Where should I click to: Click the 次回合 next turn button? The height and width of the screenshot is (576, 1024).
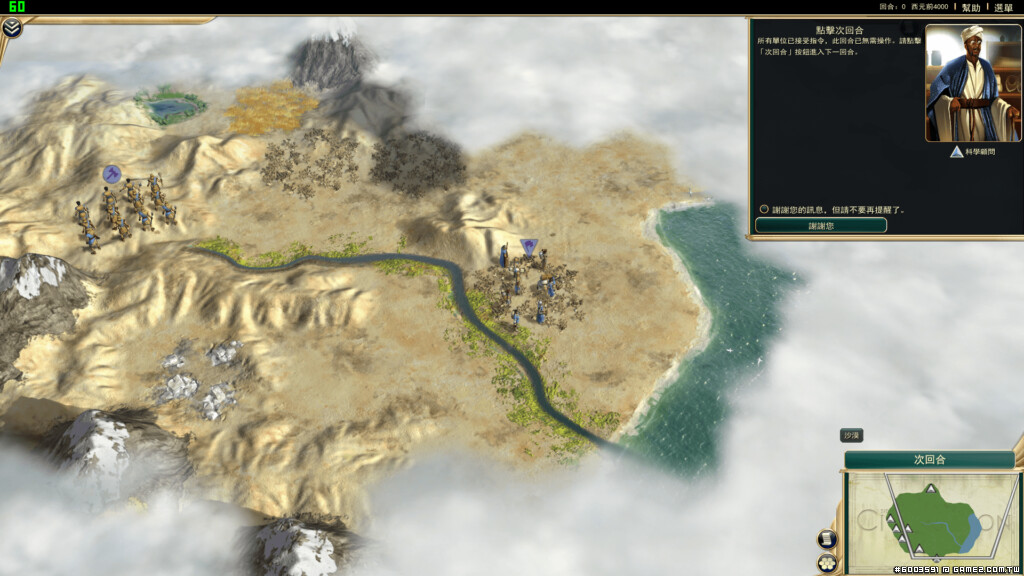point(929,460)
